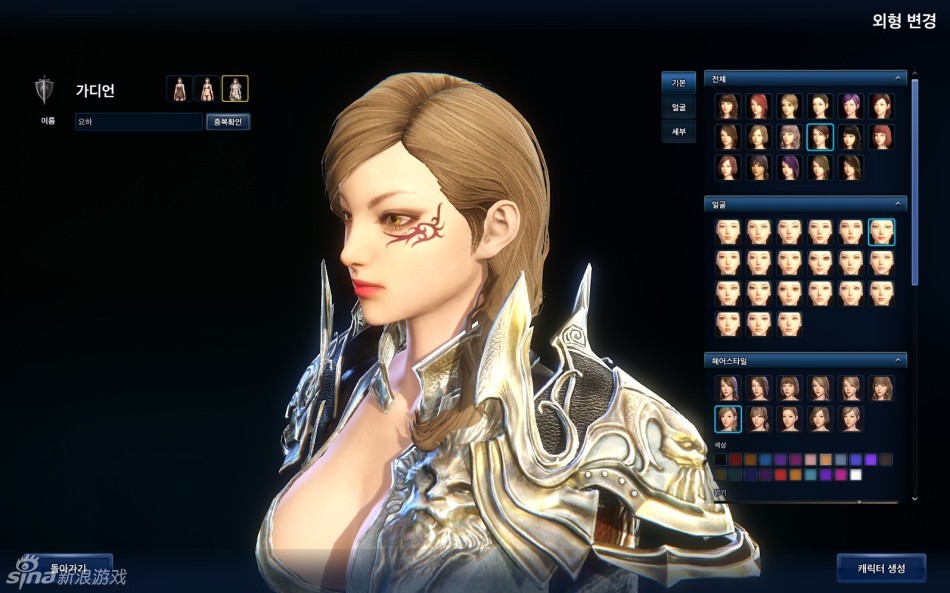Screen dimensions: 950x593
Task: Switch to the 기본 basic tab
Action: pyautogui.click(x=678, y=82)
